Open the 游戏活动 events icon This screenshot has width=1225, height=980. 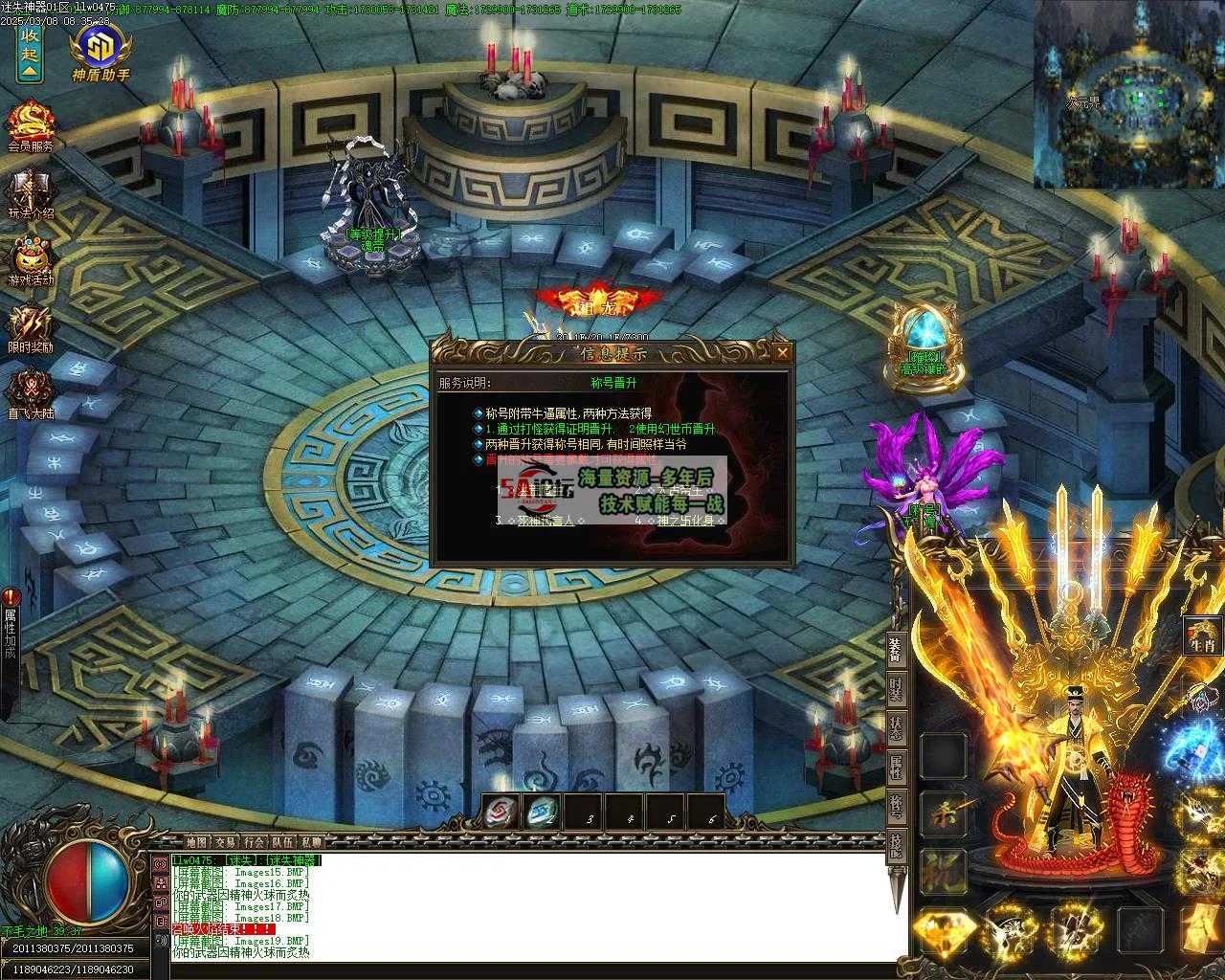31,260
